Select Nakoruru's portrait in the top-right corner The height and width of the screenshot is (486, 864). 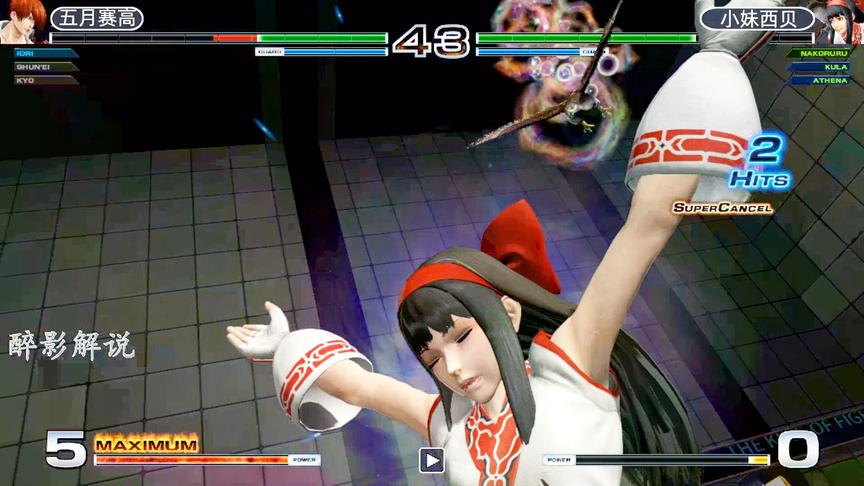pyautogui.click(x=841, y=20)
